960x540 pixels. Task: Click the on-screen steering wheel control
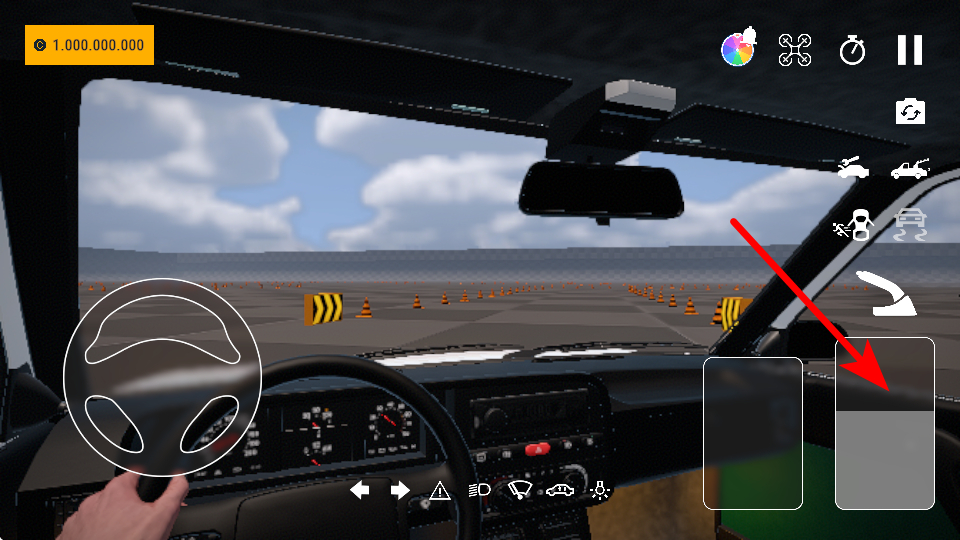(x=162, y=376)
